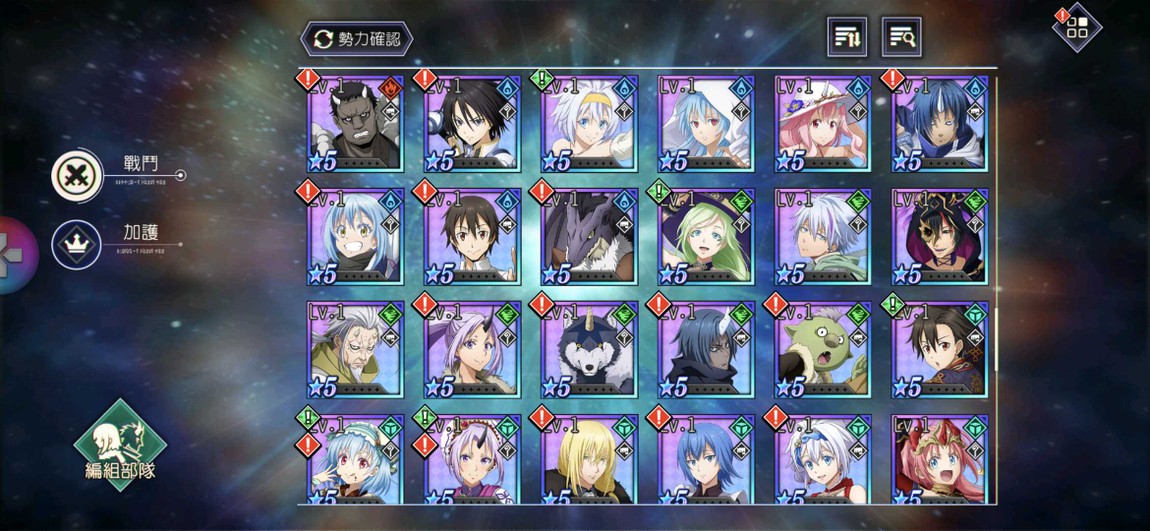Choose the pink-haired girl with flower hat

823,124
